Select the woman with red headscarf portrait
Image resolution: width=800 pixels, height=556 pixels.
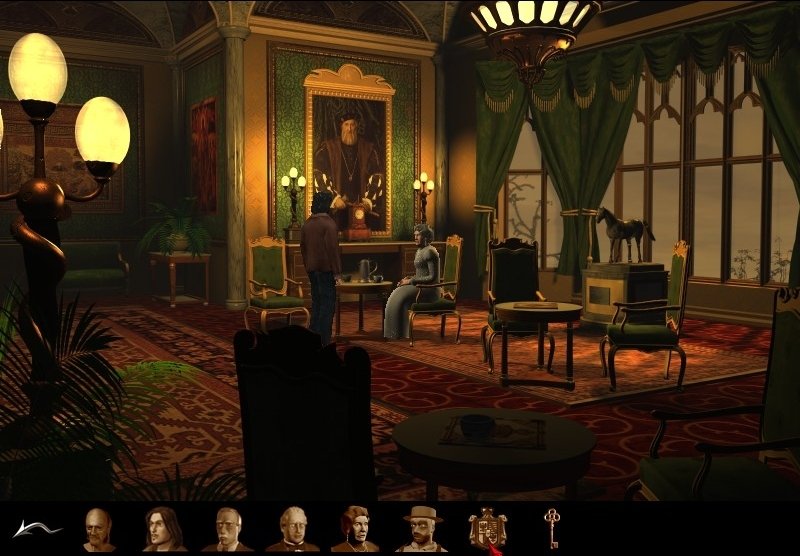tap(355, 529)
